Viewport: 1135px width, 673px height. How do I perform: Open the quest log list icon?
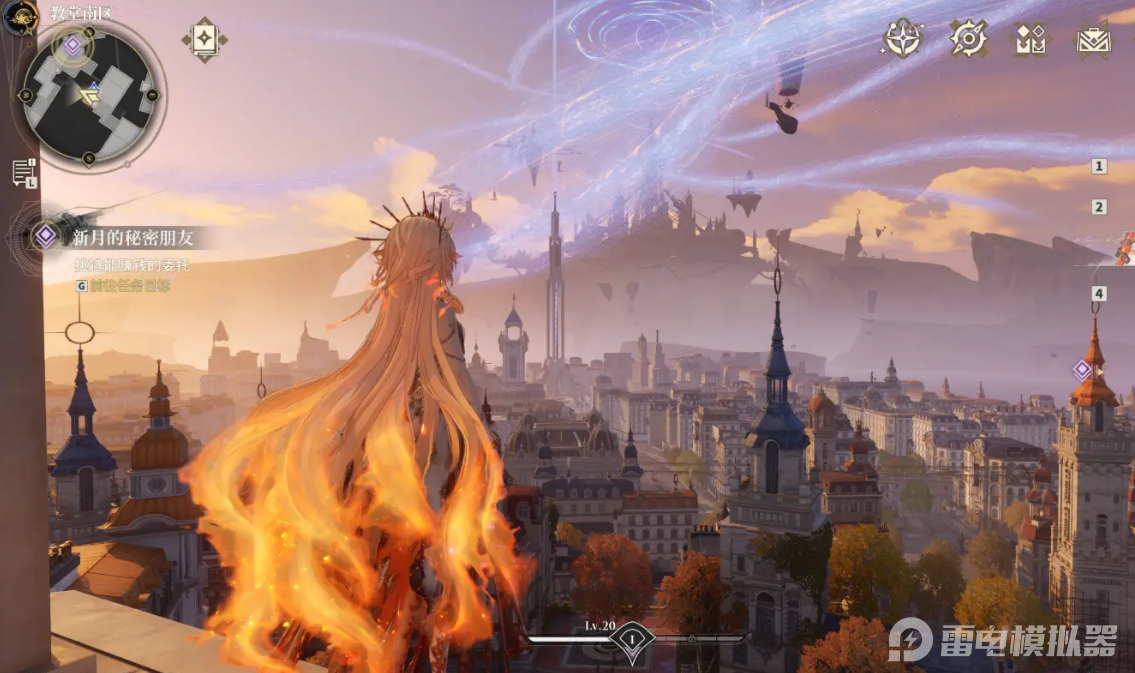pyautogui.click(x=24, y=173)
